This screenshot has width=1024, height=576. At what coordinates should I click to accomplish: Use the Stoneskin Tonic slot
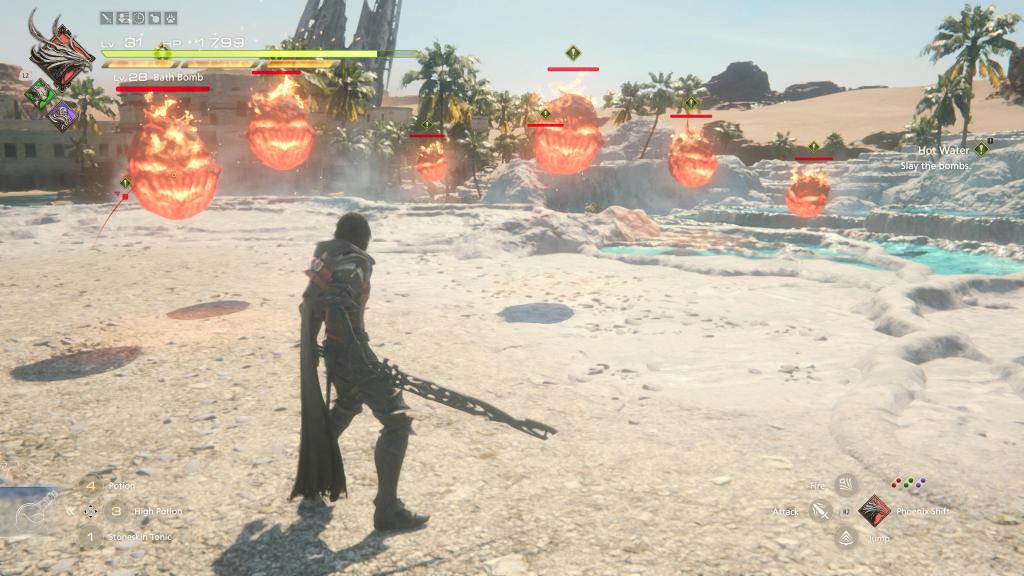91,537
